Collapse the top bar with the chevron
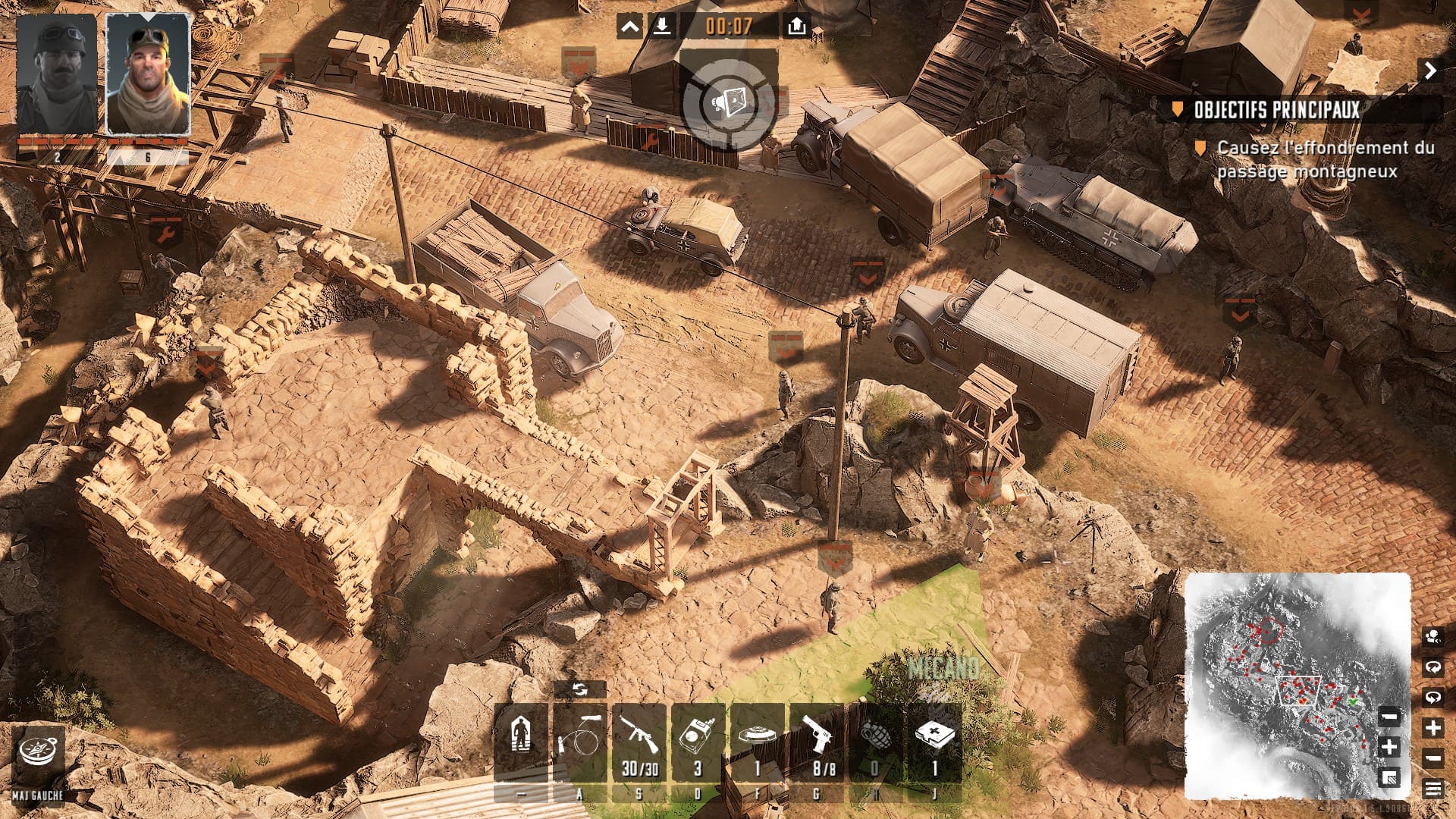This screenshot has width=1456, height=819. point(629,27)
